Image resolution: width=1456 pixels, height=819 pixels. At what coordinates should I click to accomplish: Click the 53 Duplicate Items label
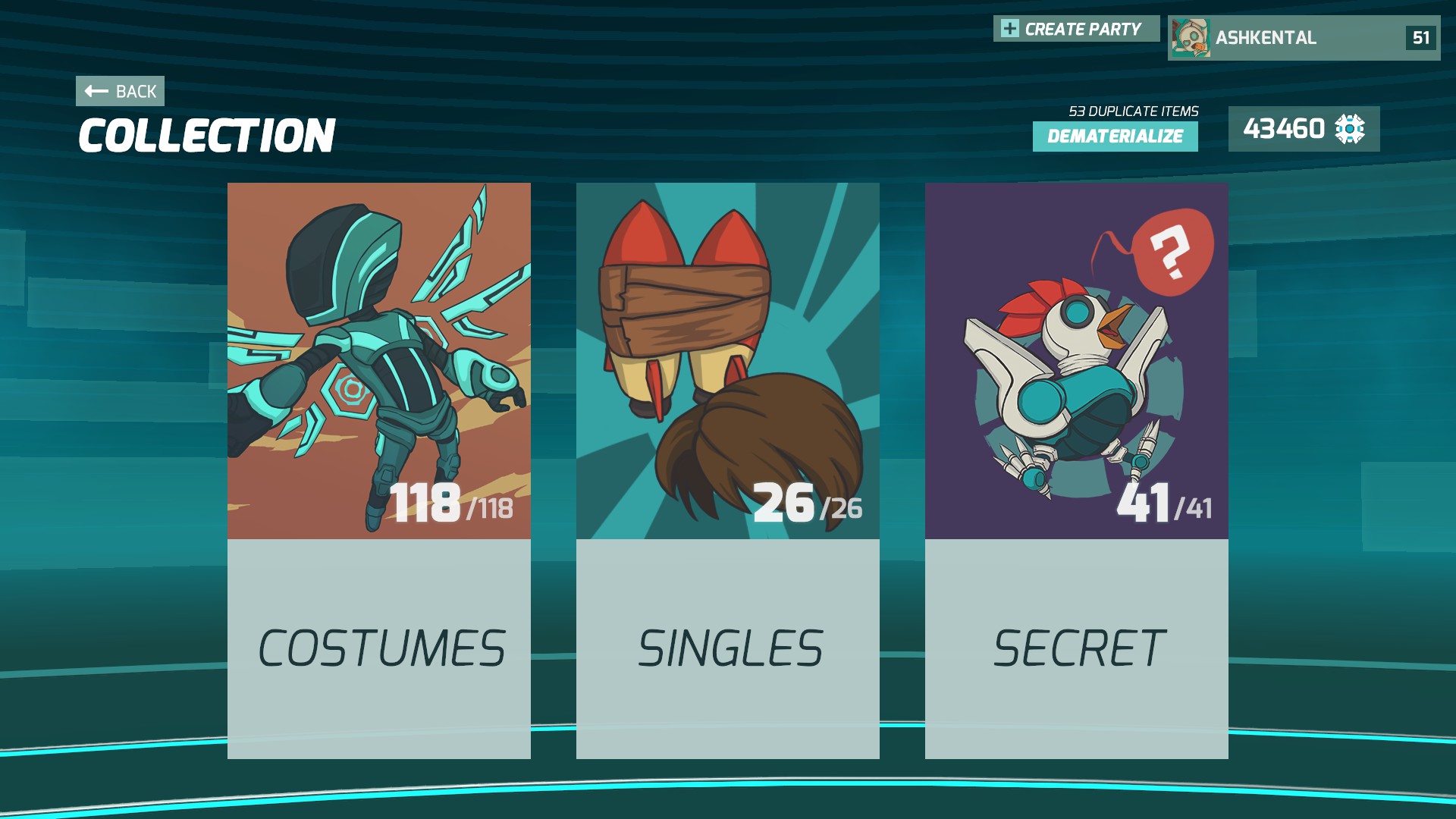tap(1132, 110)
